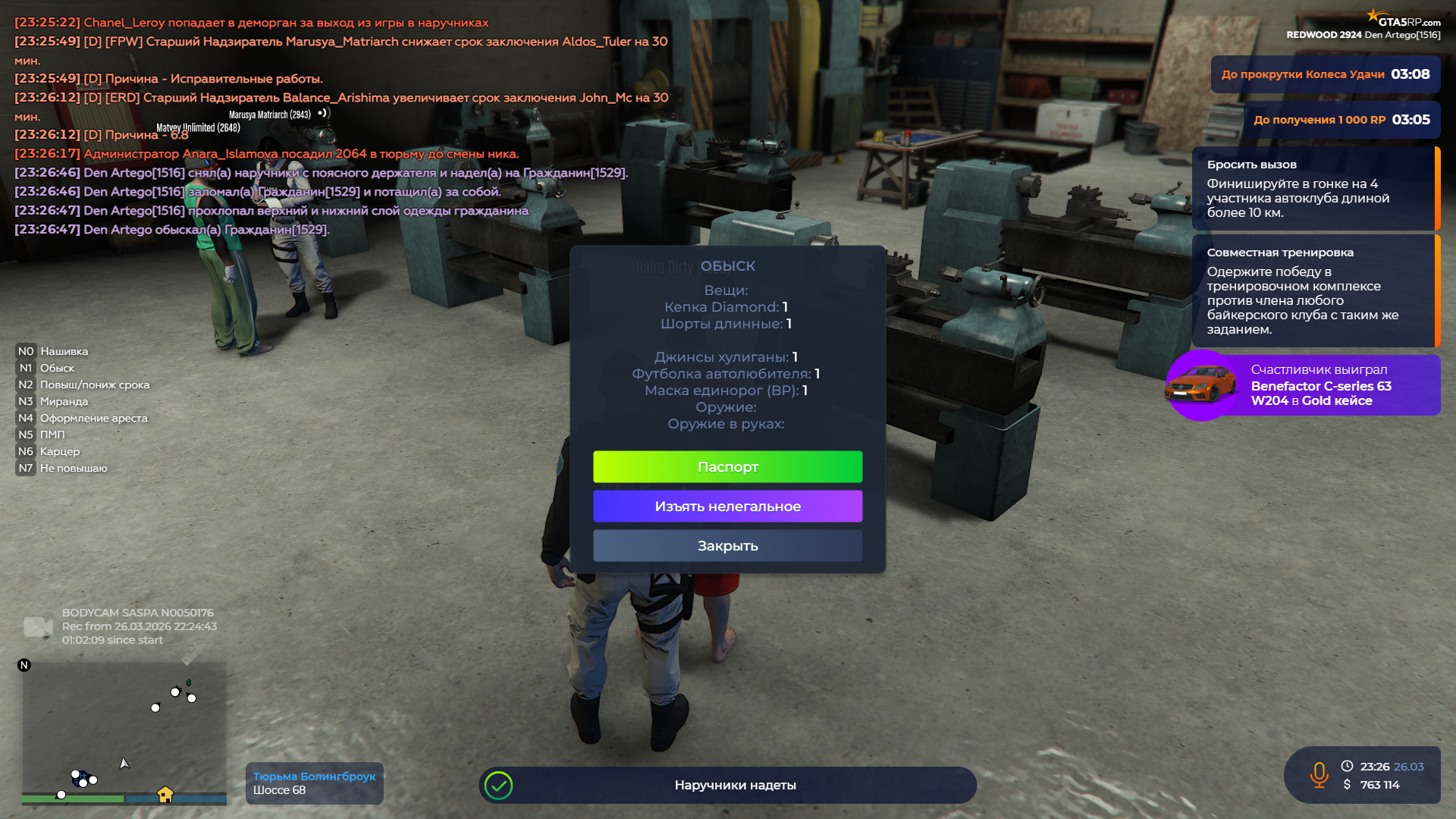Close the search dialog with Закрыть

click(727, 546)
